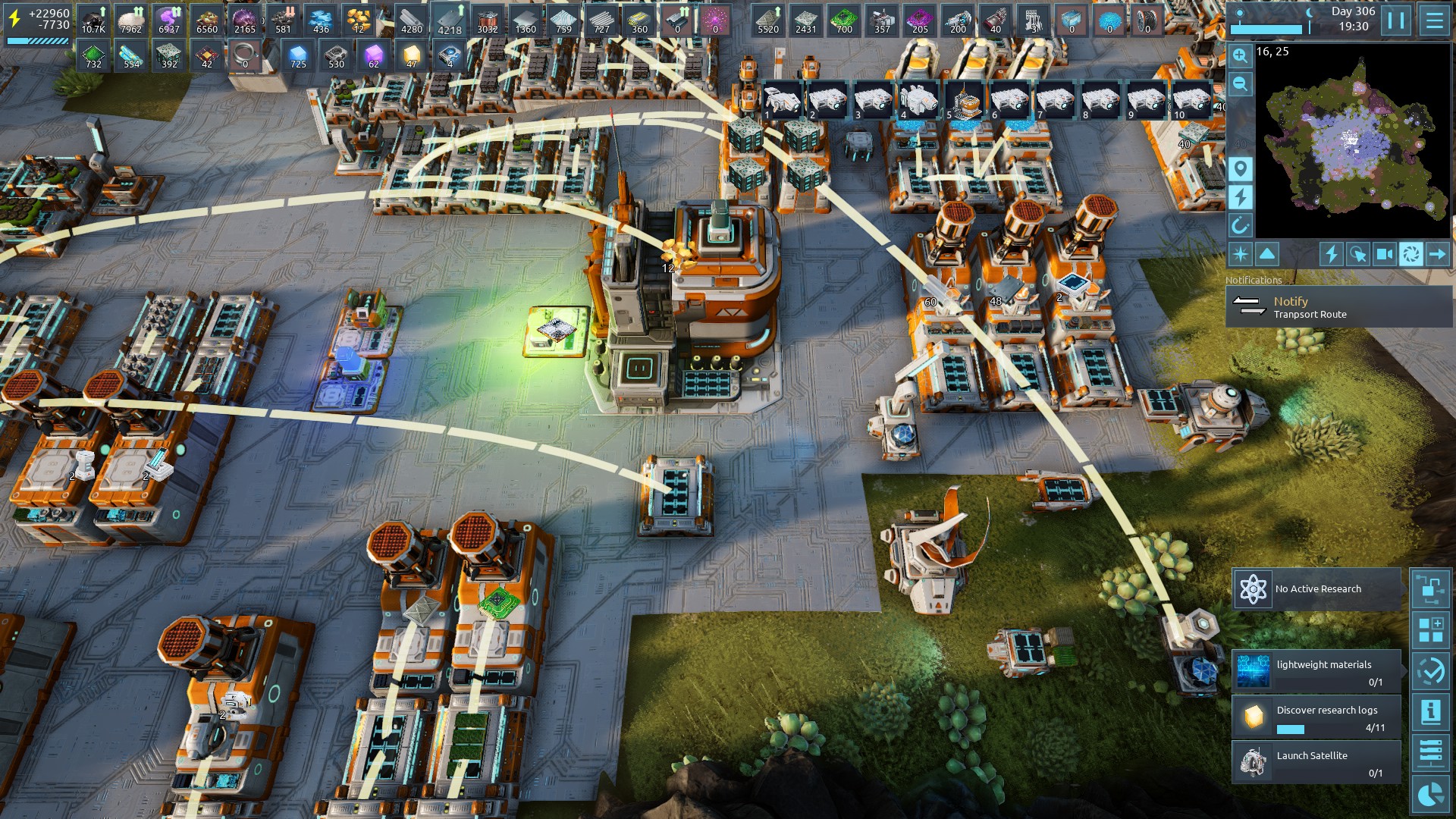Click the right arrow button under minimap
The height and width of the screenshot is (819, 1456).
[x=1437, y=254]
